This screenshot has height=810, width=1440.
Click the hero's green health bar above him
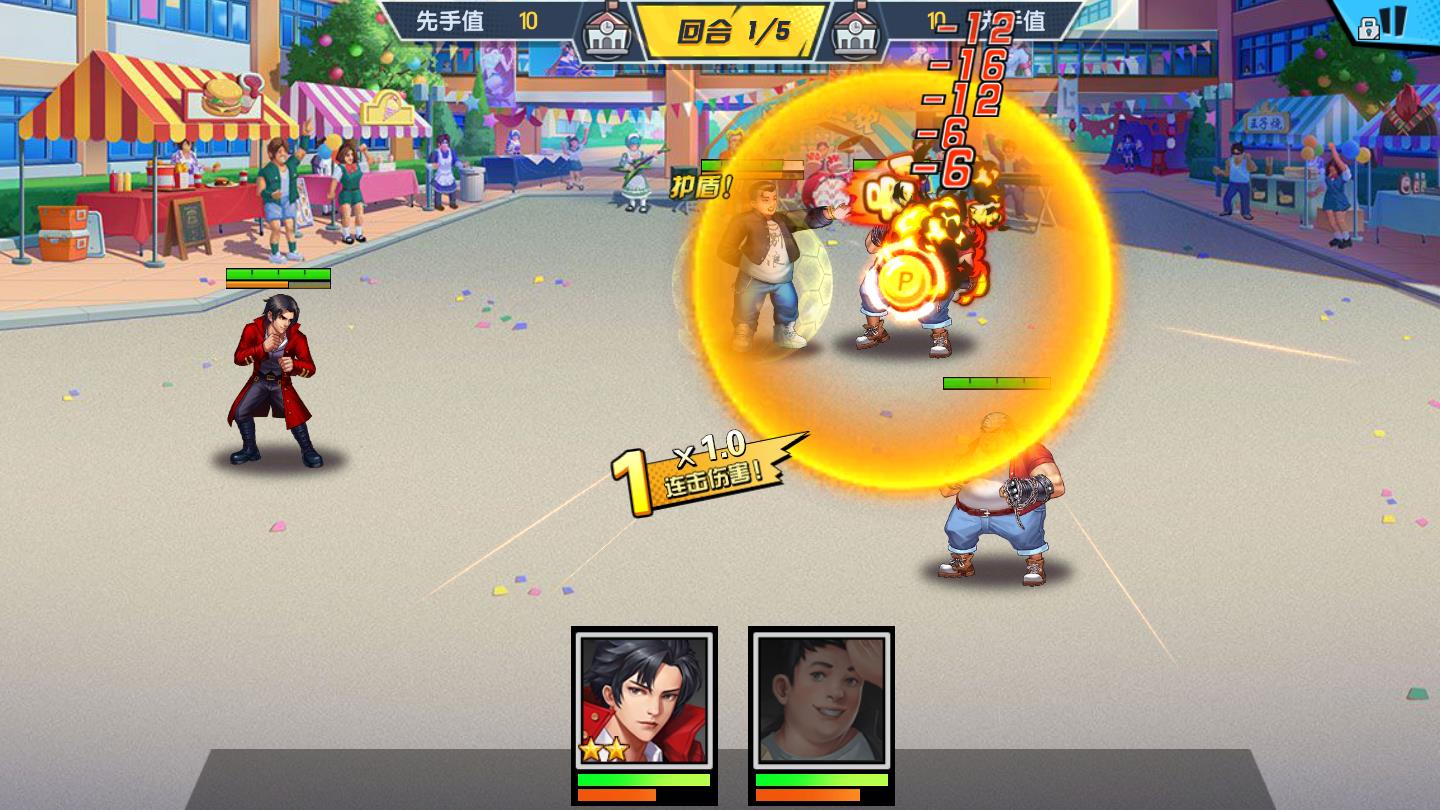(277, 273)
